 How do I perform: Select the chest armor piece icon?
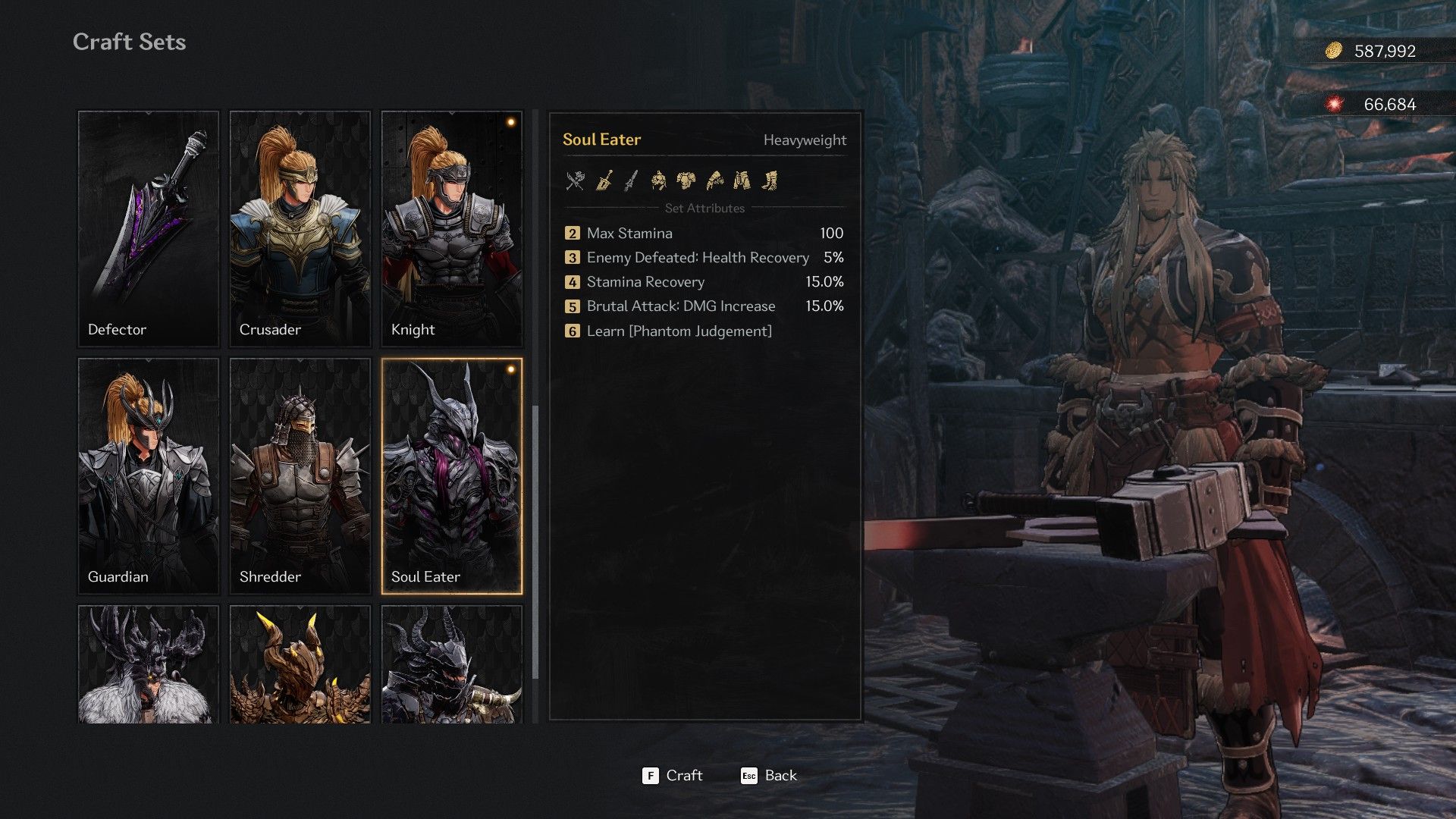click(x=689, y=180)
